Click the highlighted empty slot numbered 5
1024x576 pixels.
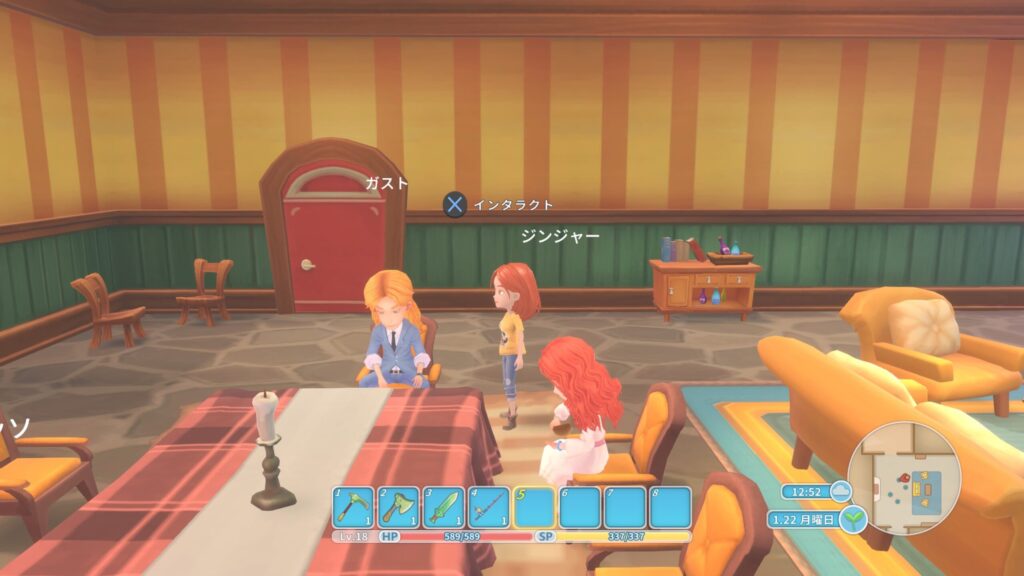click(x=534, y=507)
